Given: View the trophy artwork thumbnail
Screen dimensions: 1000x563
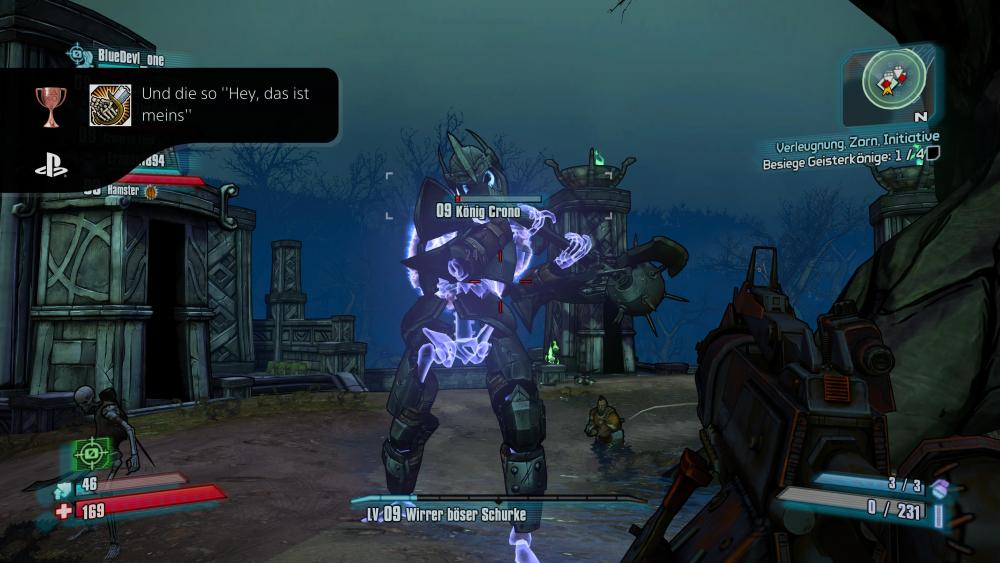Looking at the screenshot, I should pyautogui.click(x=110, y=105).
